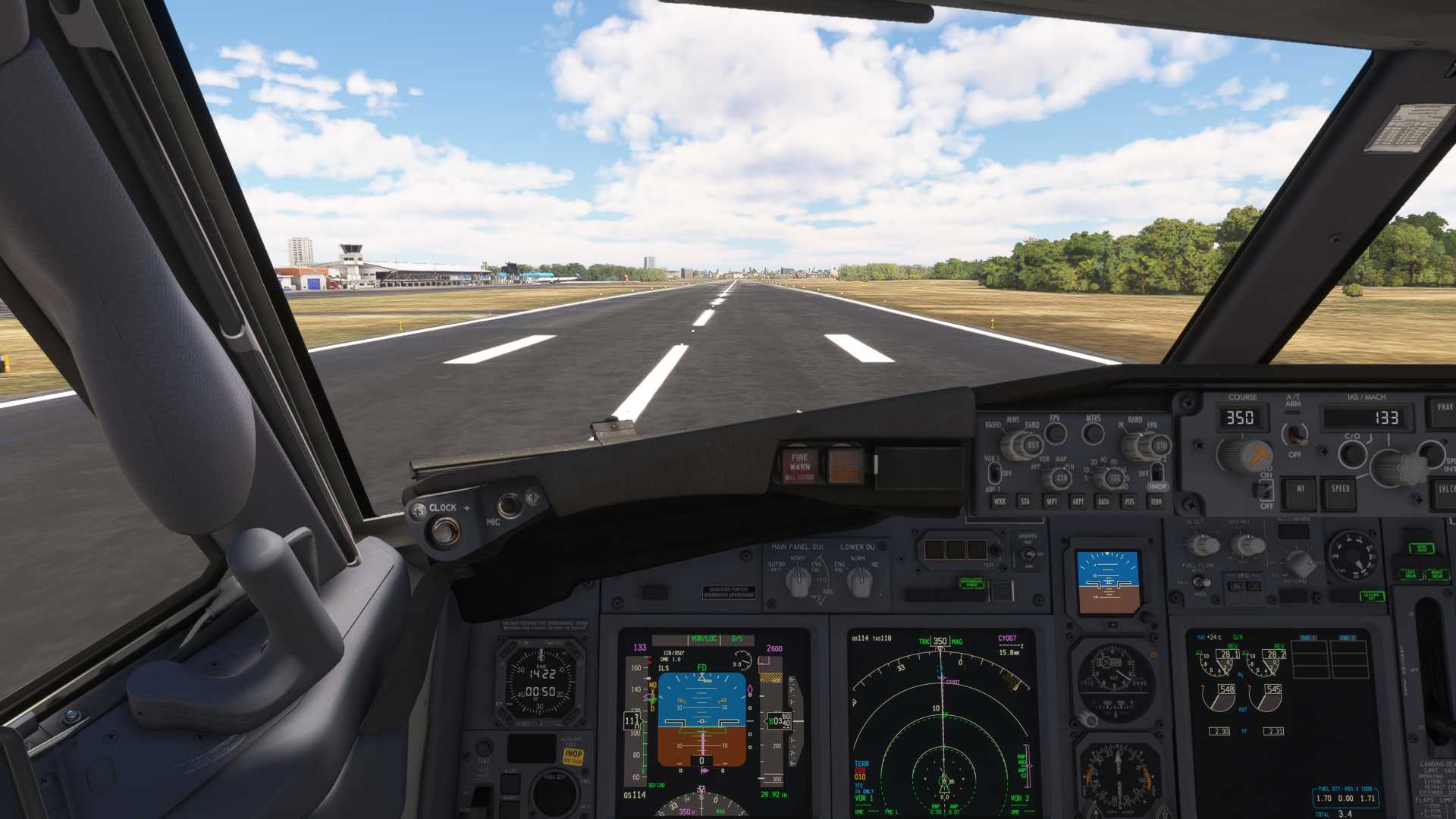Click the C/O changeover button
This screenshot has height=819, width=1456.
coord(1352,453)
